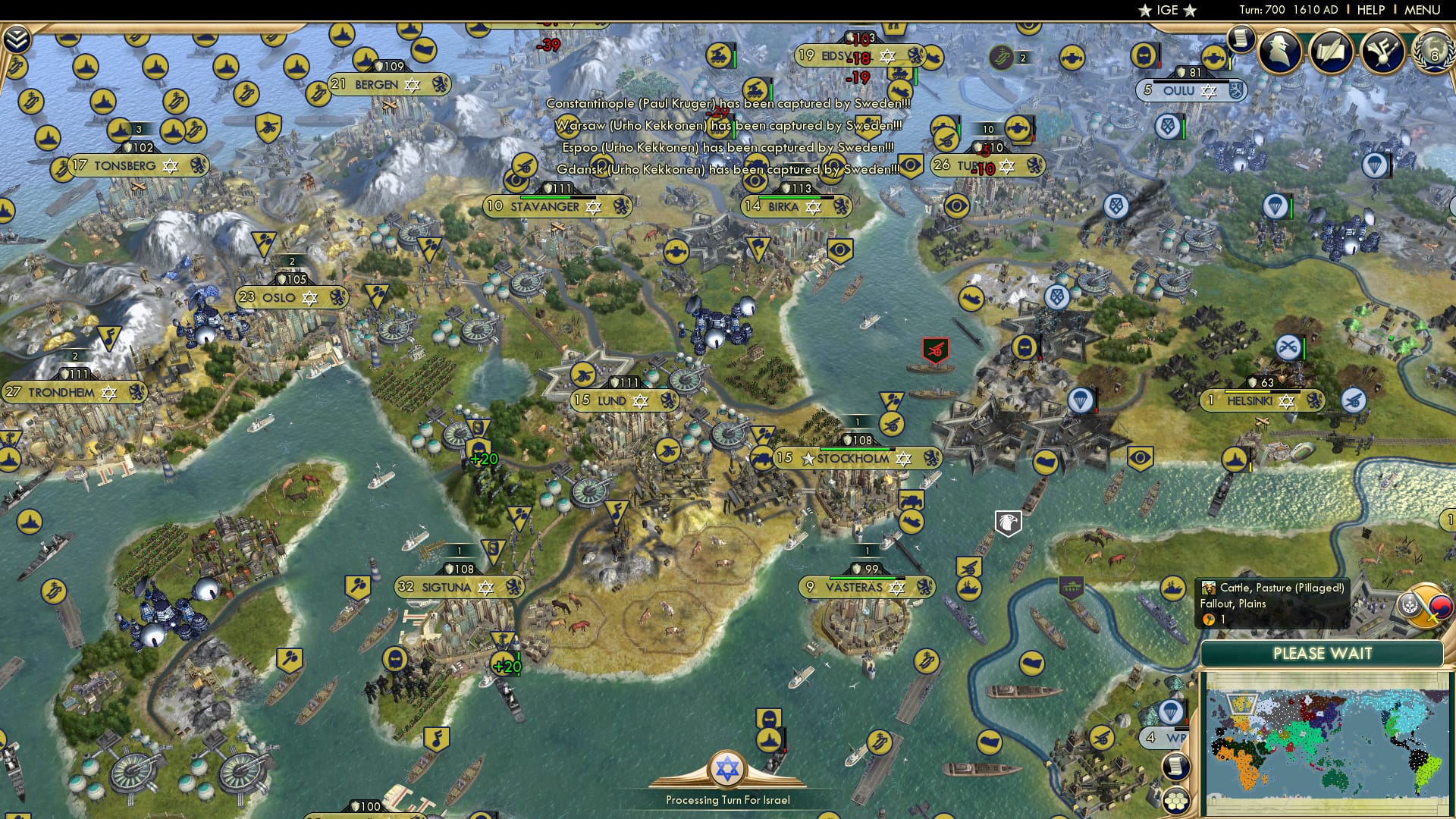
Task: Open Diplomacy via the globe icon showing 8
Action: pos(1432,55)
